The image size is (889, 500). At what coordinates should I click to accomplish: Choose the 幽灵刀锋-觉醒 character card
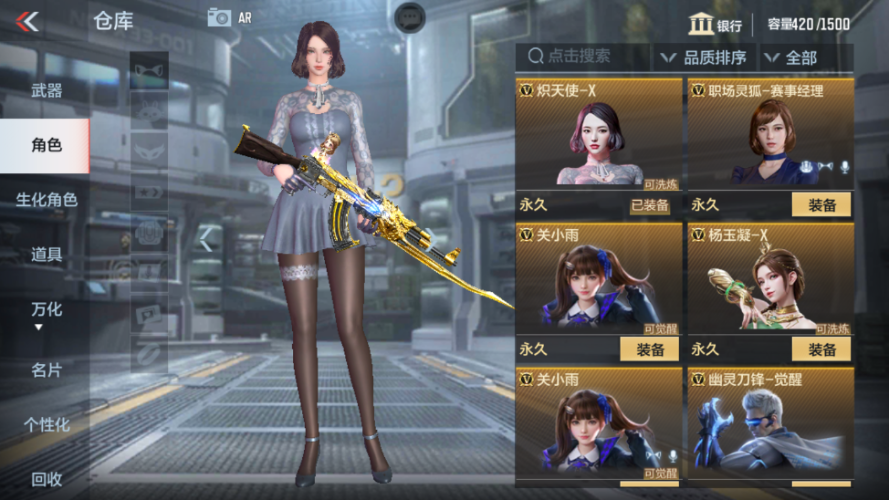(x=770, y=425)
